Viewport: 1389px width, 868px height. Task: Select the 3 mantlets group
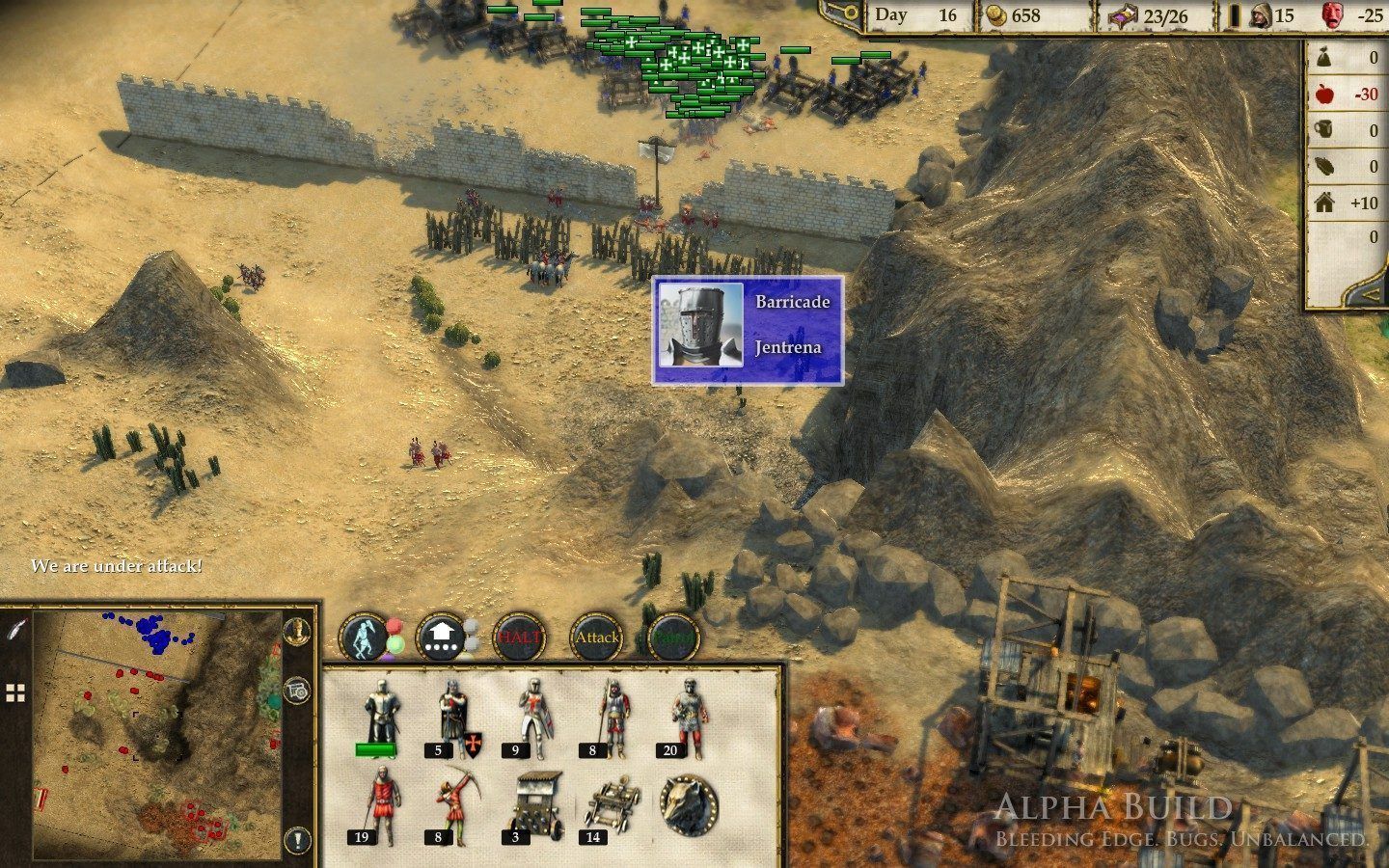[x=531, y=803]
